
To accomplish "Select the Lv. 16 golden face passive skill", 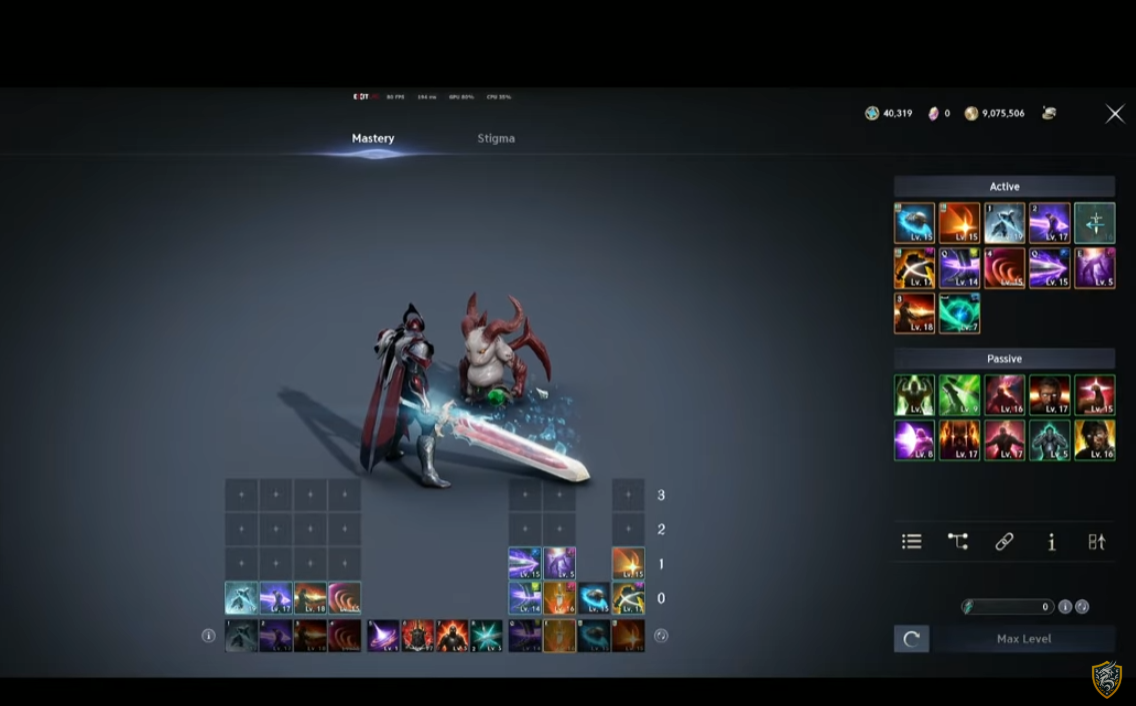I will [x=1094, y=440].
